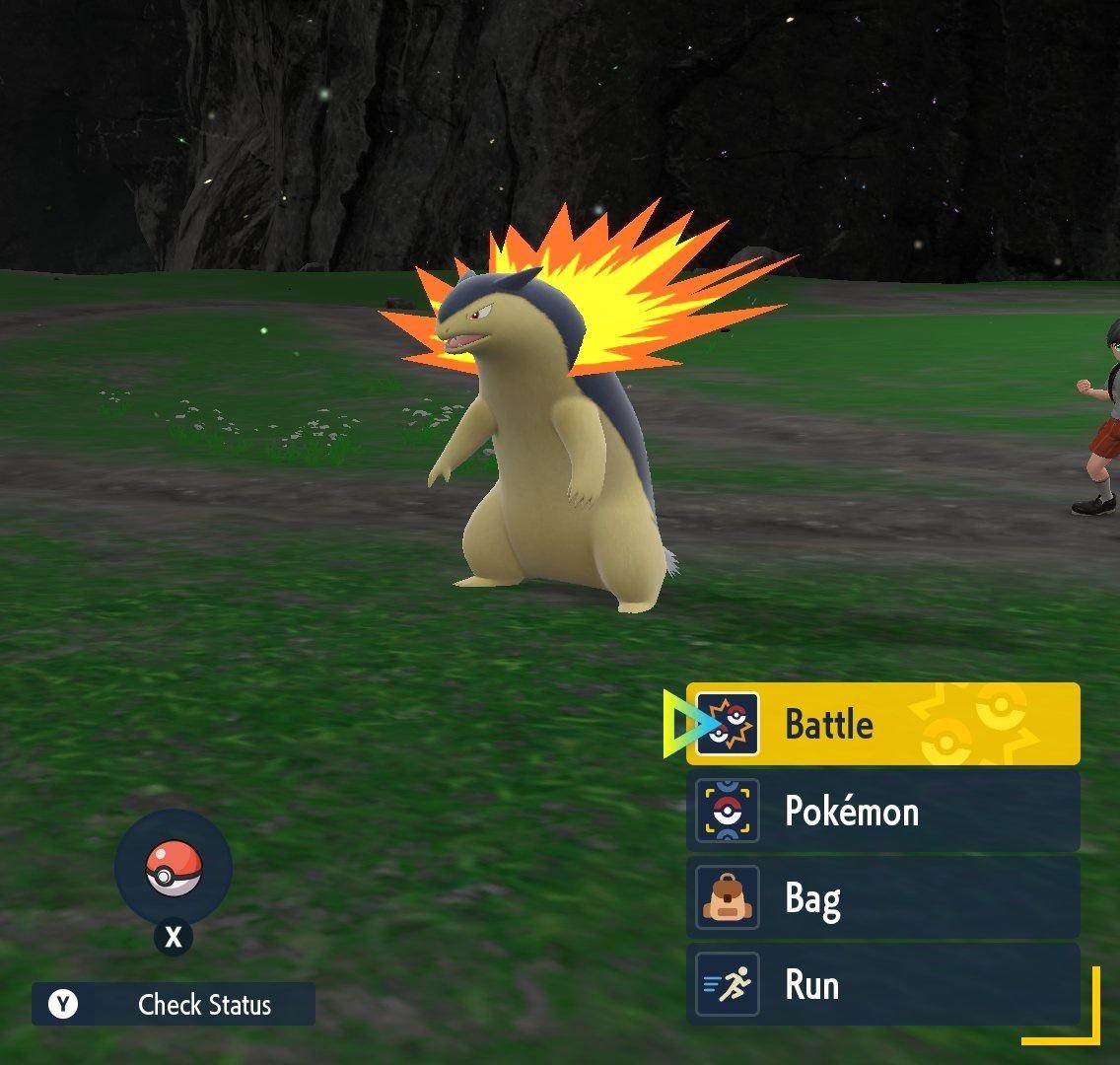Choose Run to flee the battle

click(882, 984)
